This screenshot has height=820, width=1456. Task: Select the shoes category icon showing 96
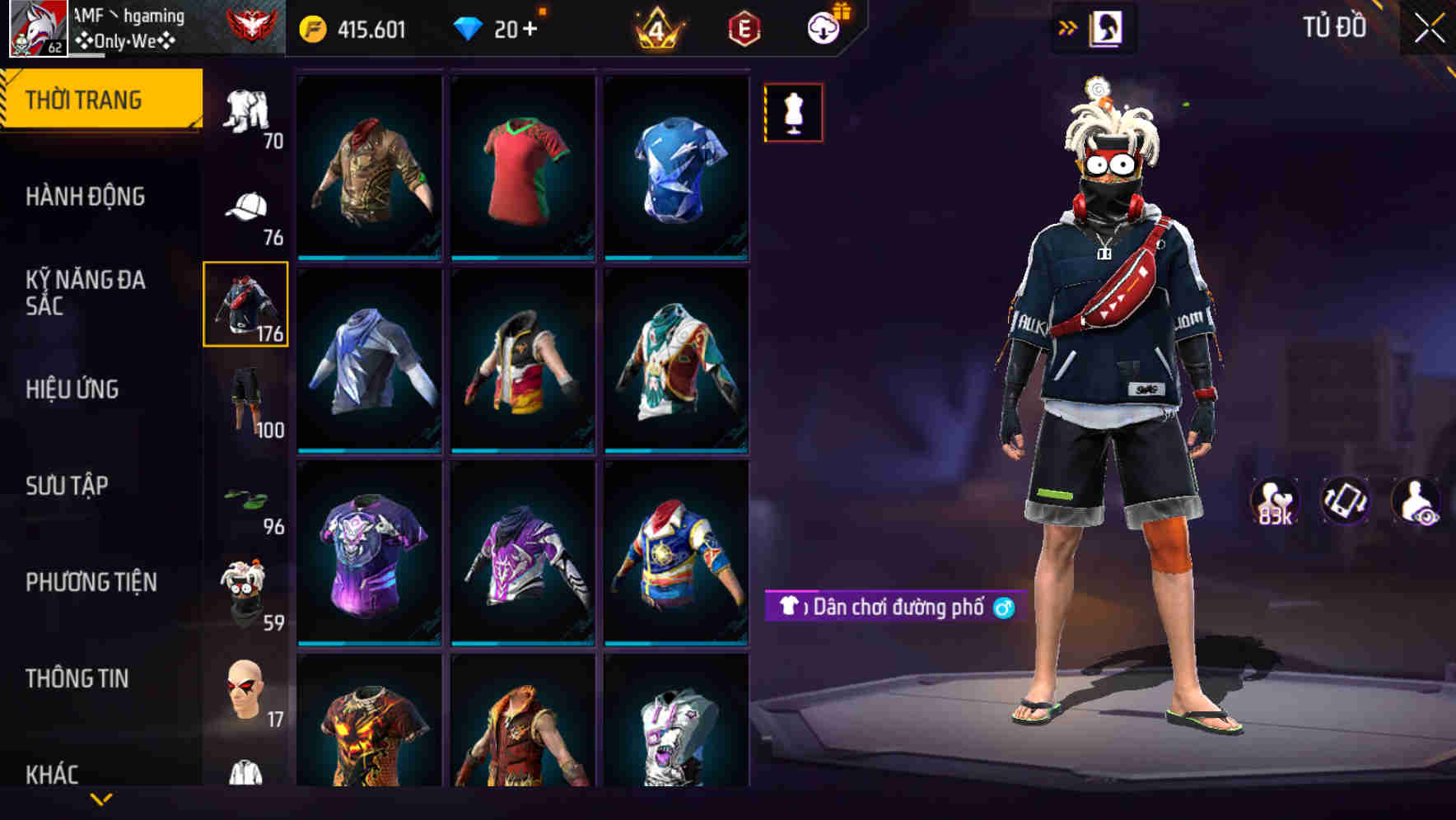[x=245, y=498]
